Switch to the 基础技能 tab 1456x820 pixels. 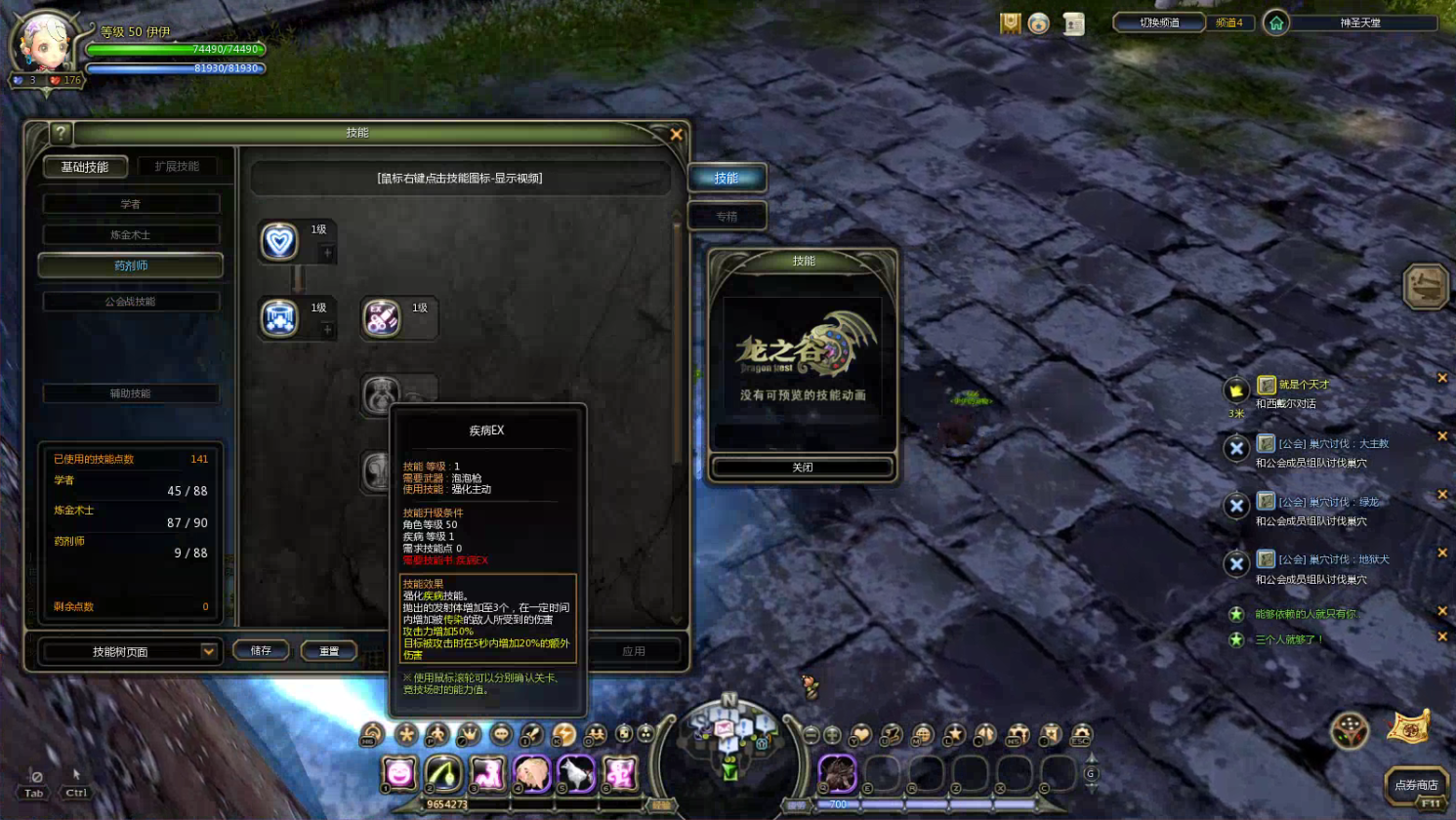point(85,167)
